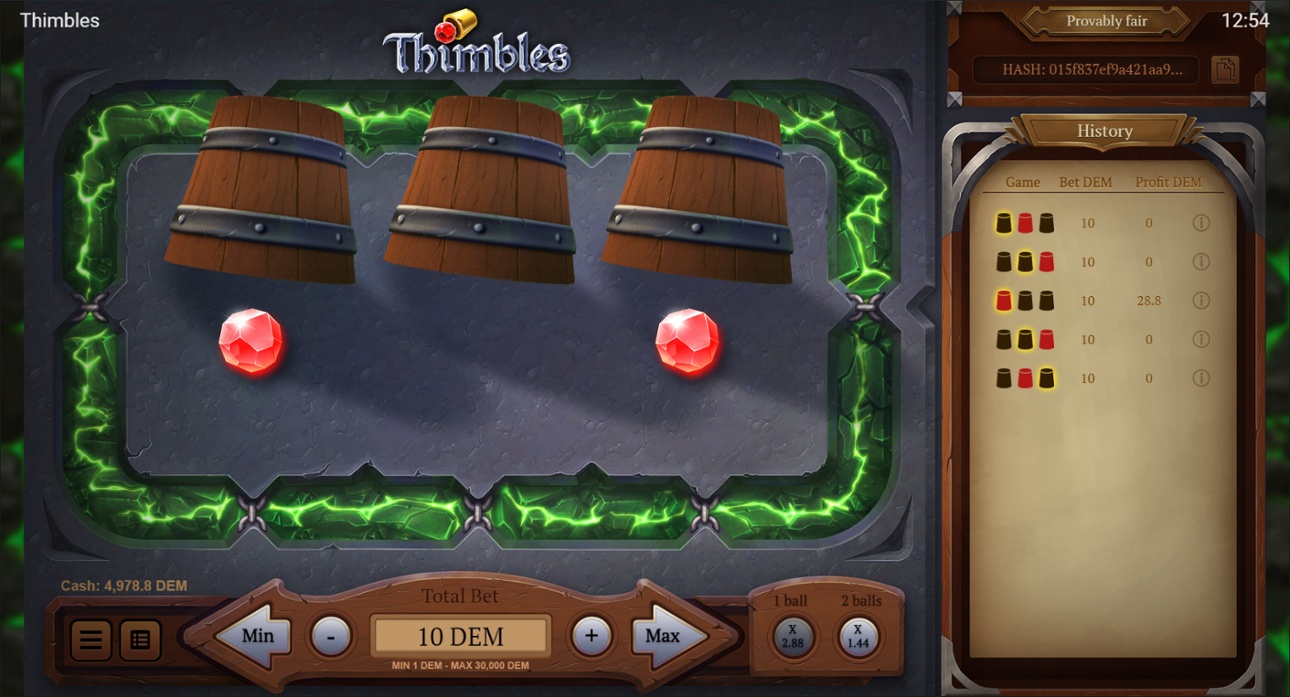This screenshot has height=697, width=1290.
Task: Choose the center thimble with no gem beneath
Action: (481, 190)
